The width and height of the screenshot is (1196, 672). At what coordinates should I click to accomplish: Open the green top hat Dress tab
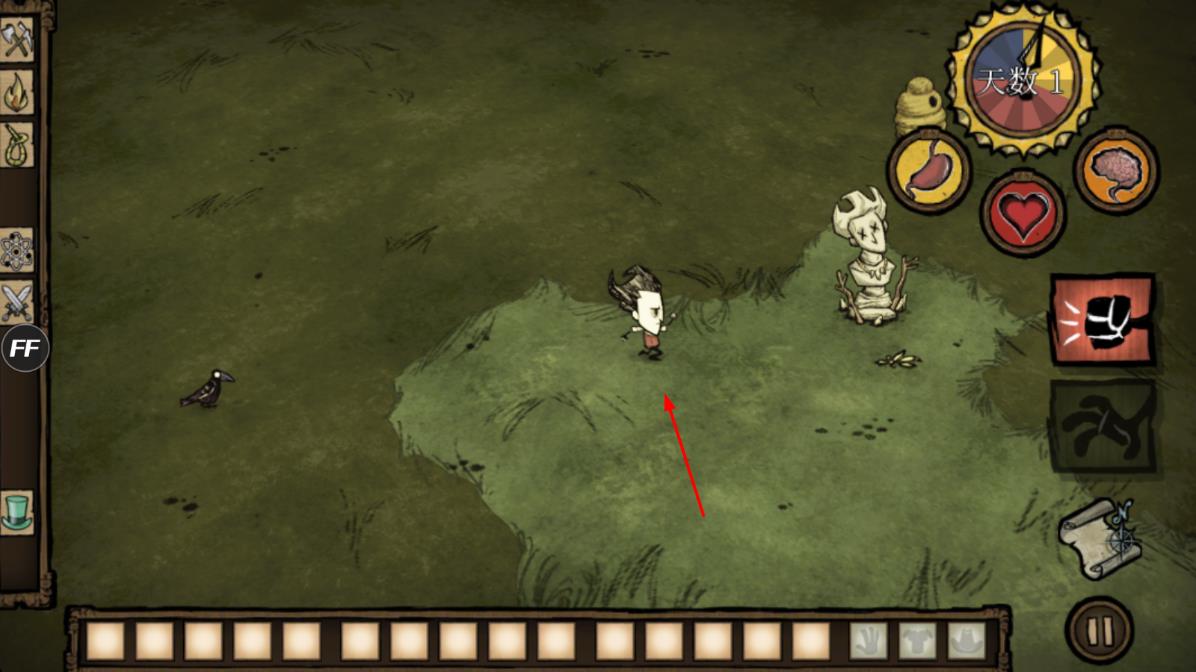click(x=17, y=511)
